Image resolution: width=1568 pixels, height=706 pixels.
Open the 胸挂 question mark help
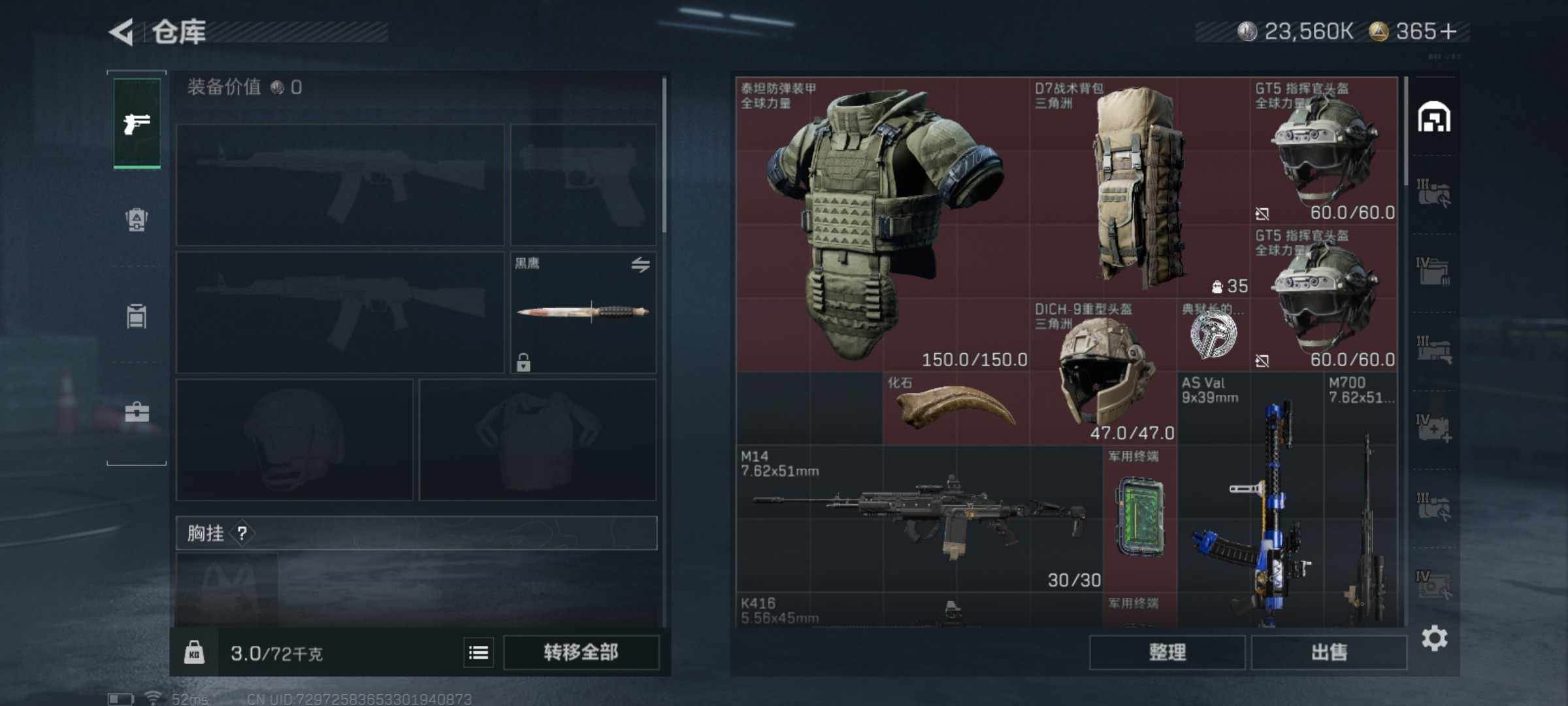point(242,533)
